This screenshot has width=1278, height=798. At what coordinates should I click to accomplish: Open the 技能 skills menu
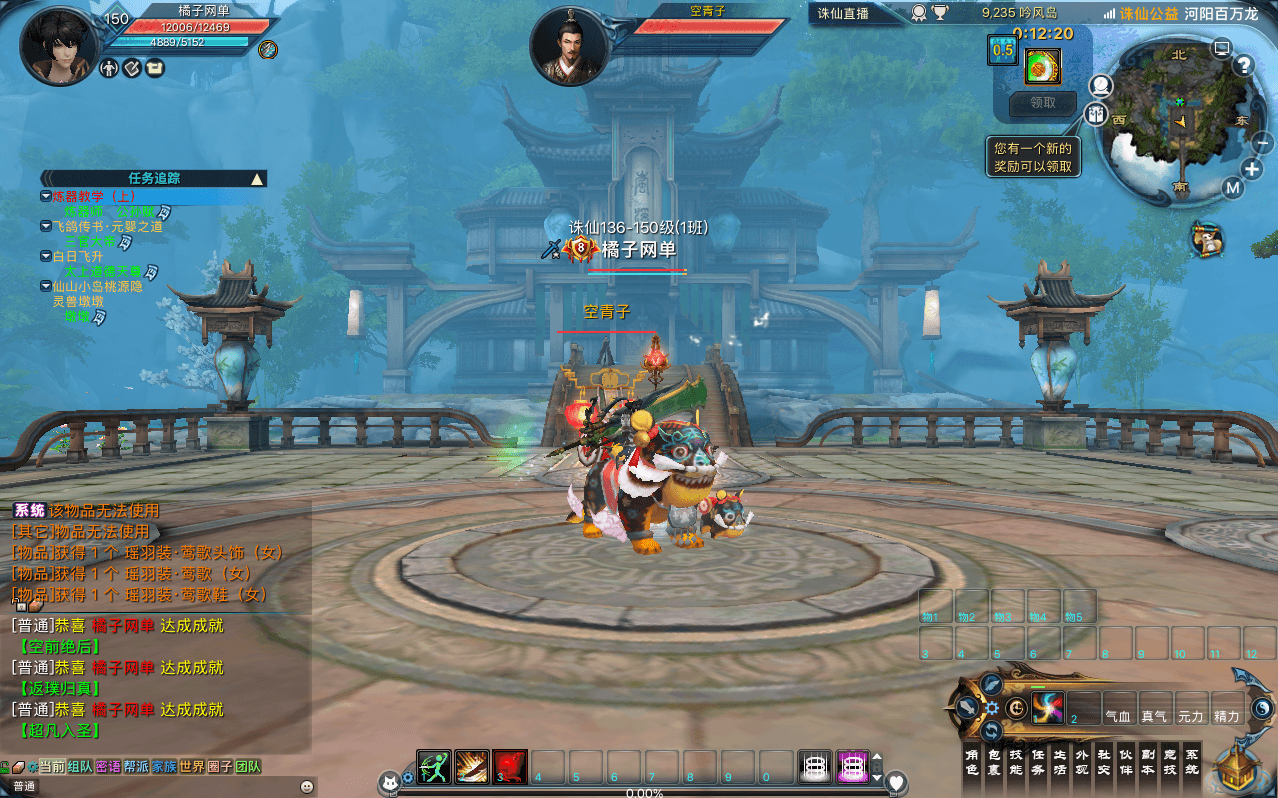(x=1017, y=762)
